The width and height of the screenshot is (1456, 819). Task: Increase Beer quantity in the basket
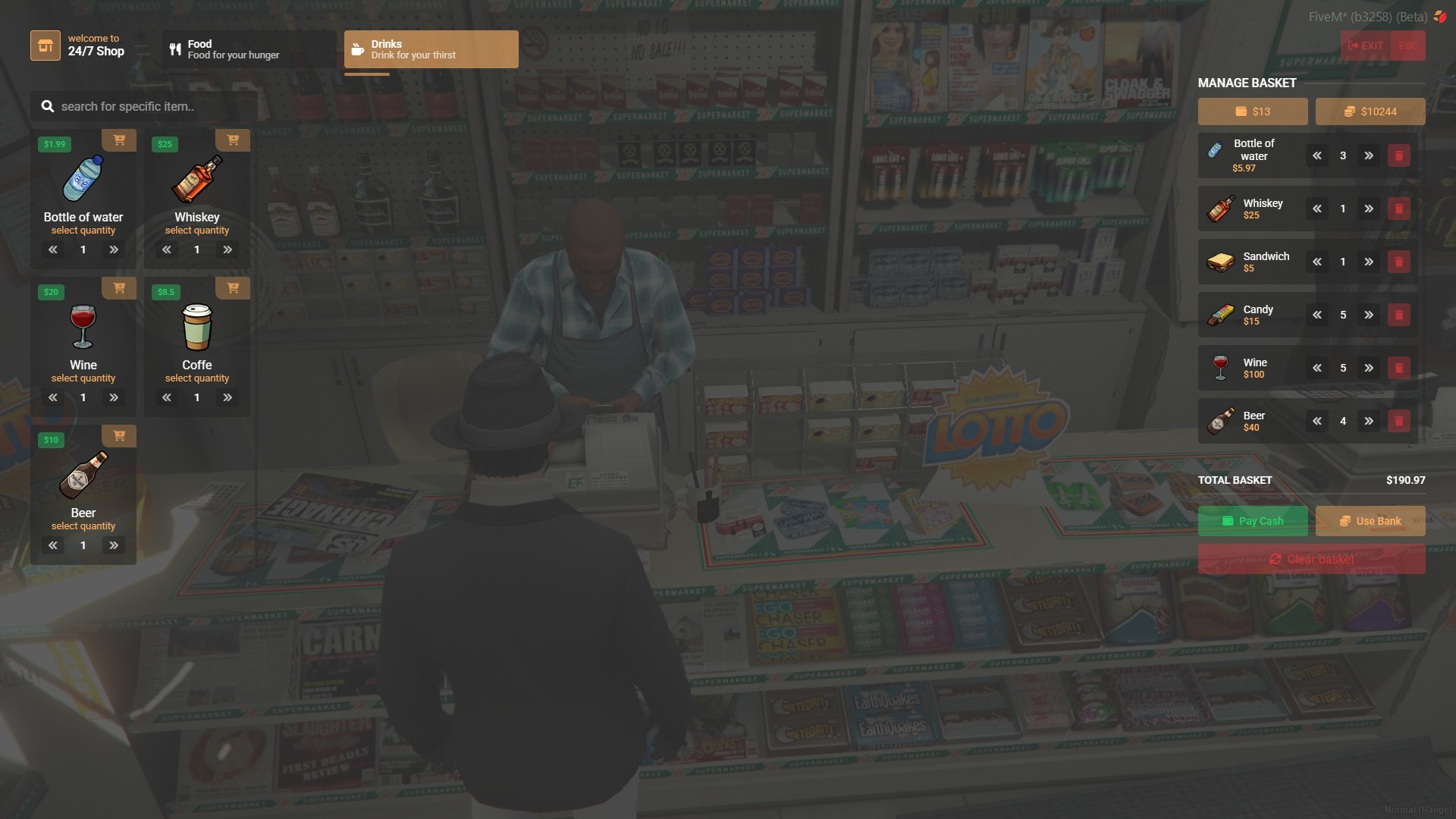pos(1370,421)
